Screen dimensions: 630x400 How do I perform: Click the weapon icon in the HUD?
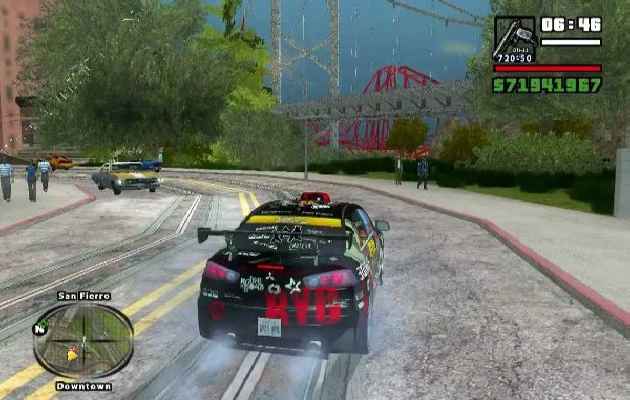pyautogui.click(x=514, y=39)
